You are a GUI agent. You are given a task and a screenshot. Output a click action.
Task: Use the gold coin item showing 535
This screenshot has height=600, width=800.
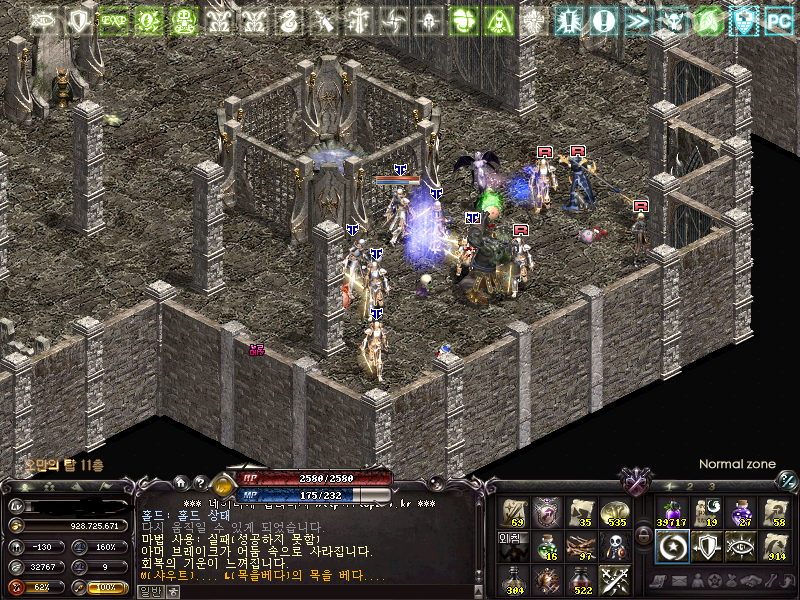pyautogui.click(x=614, y=512)
